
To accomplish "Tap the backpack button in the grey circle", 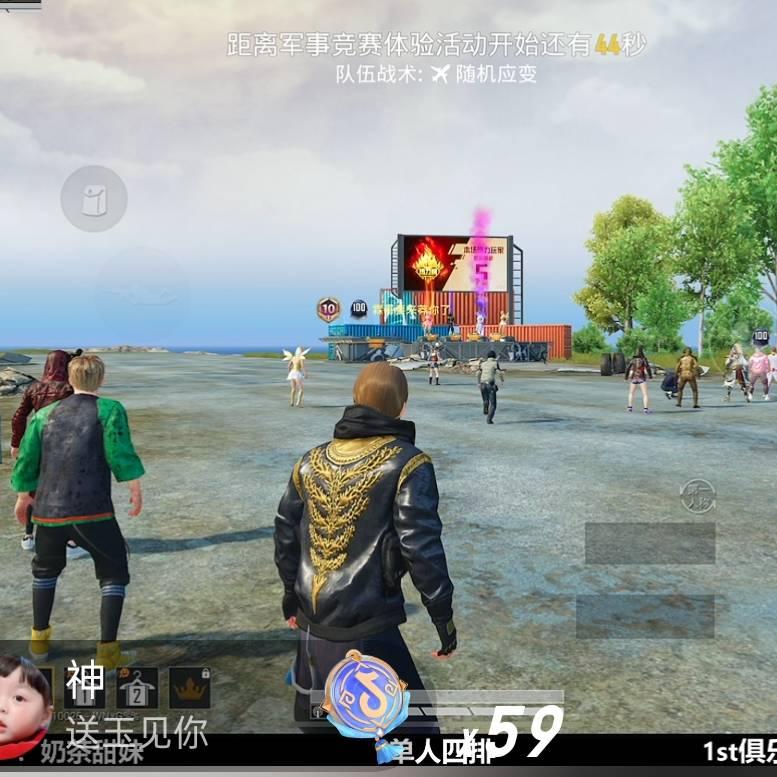I will 94,199.
